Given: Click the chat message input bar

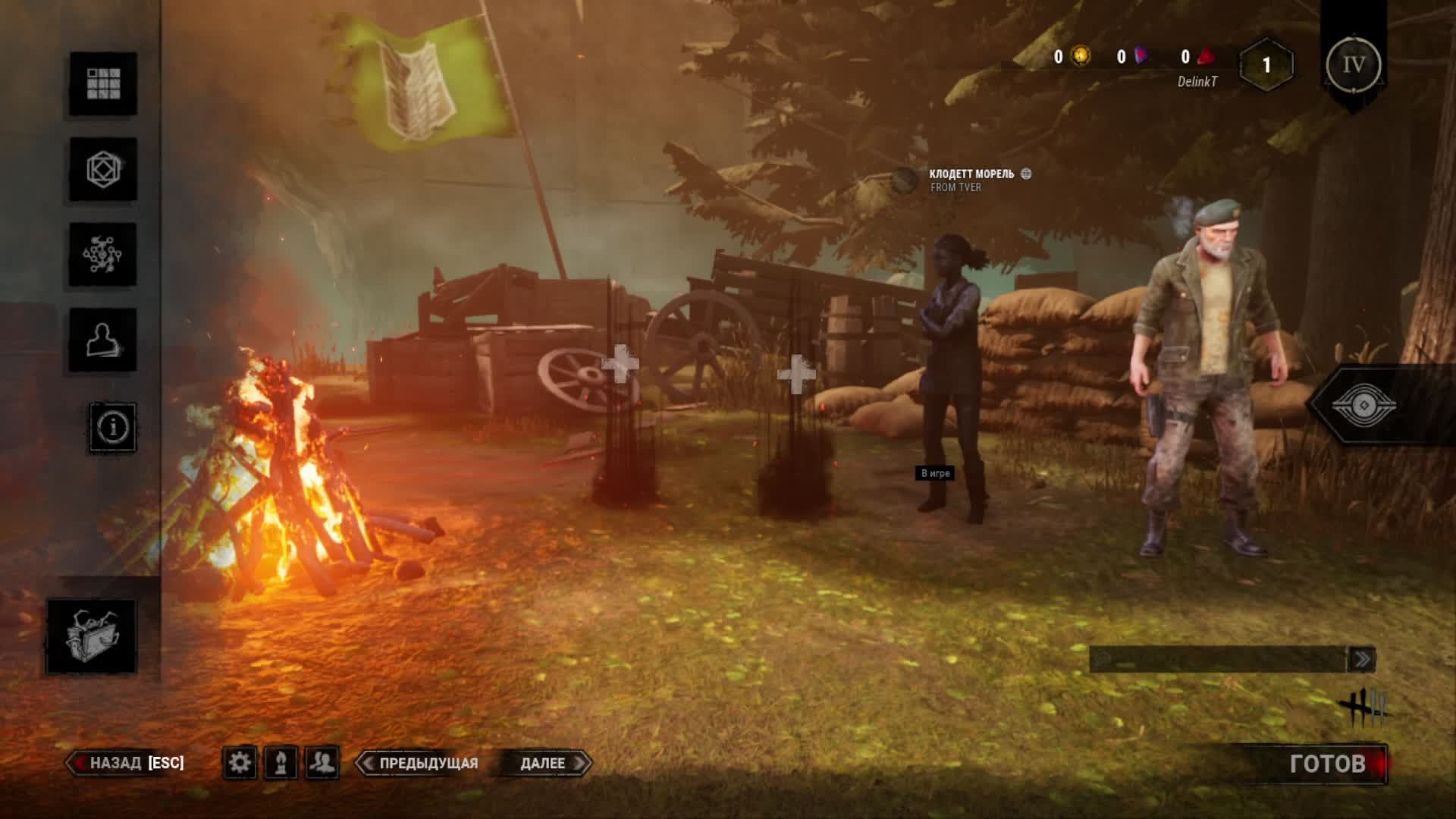Looking at the screenshot, I should pyautogui.click(x=1218, y=660).
